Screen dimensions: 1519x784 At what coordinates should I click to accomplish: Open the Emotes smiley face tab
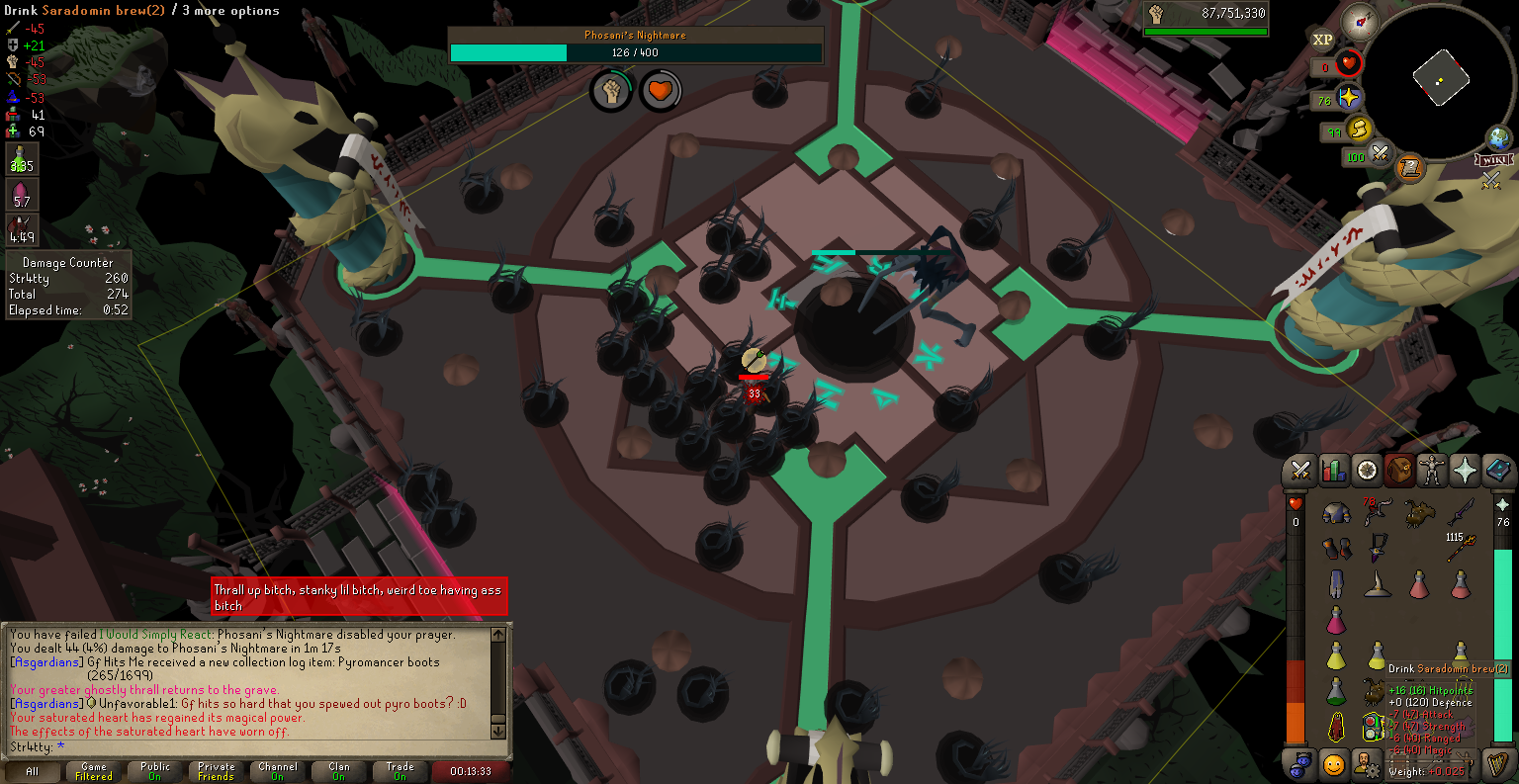(1334, 764)
